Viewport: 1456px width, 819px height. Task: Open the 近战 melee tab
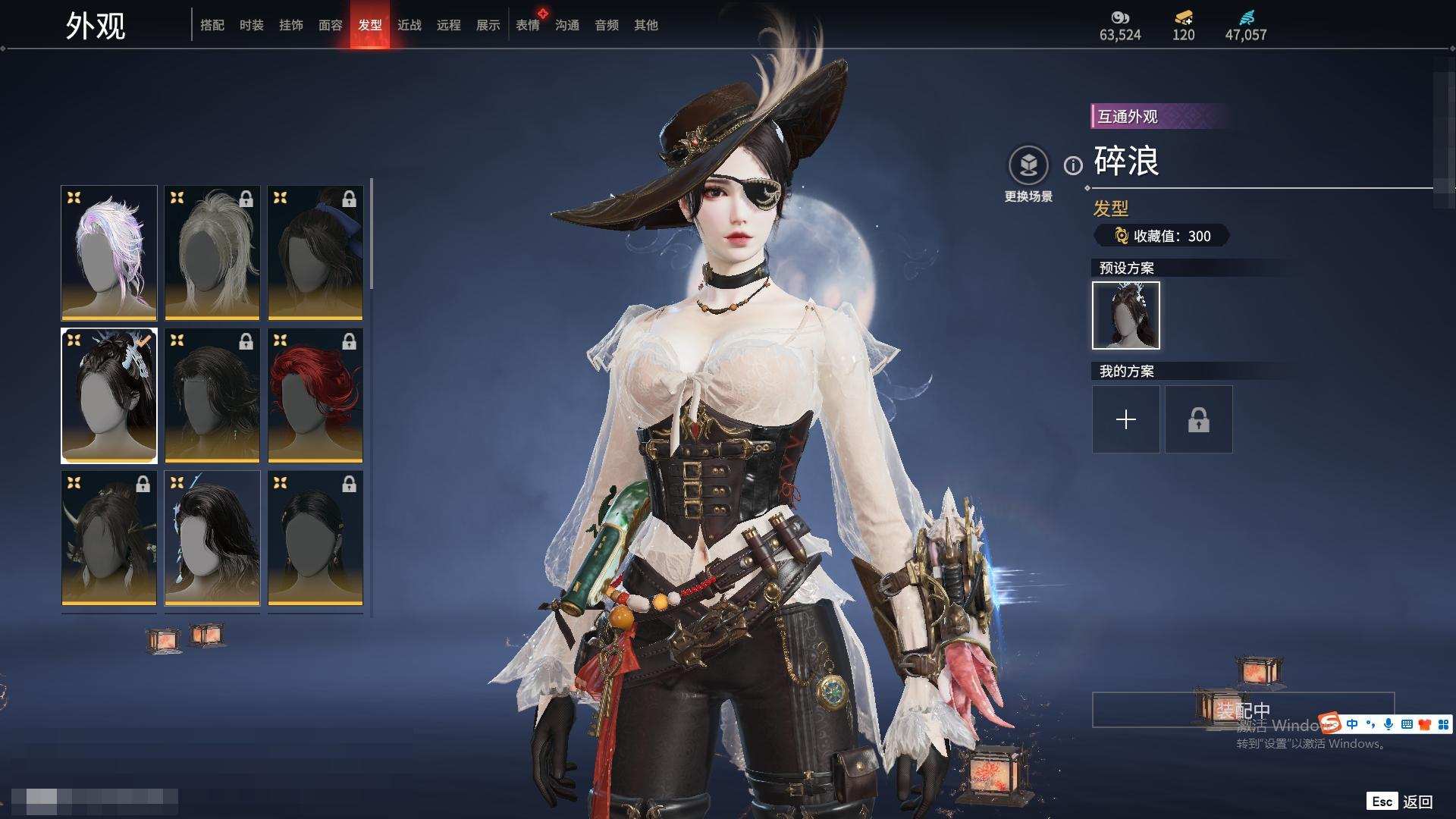409,25
